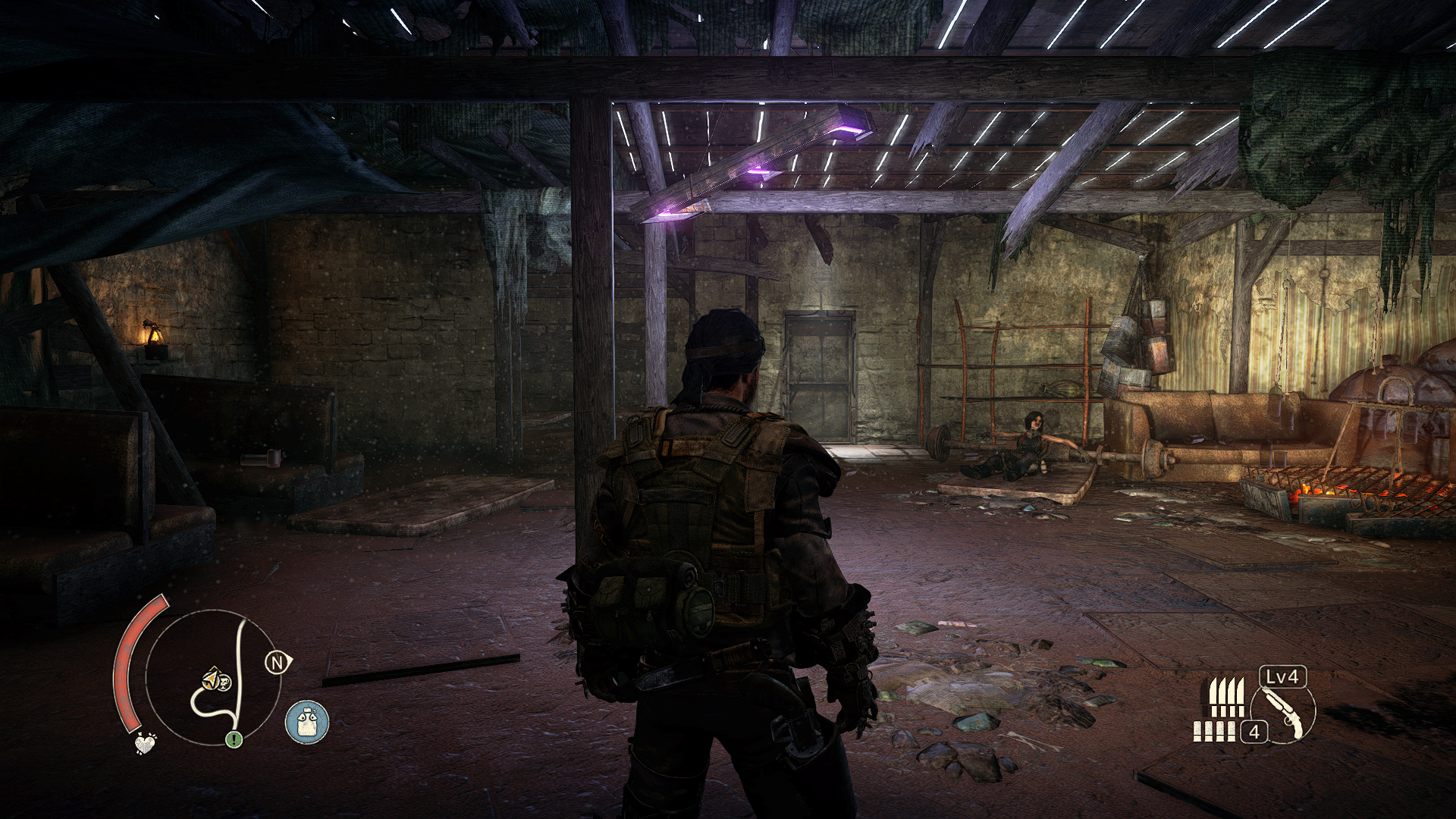The image size is (1456, 819).
Task: Select the blue water canteen icon
Action: coord(307,720)
